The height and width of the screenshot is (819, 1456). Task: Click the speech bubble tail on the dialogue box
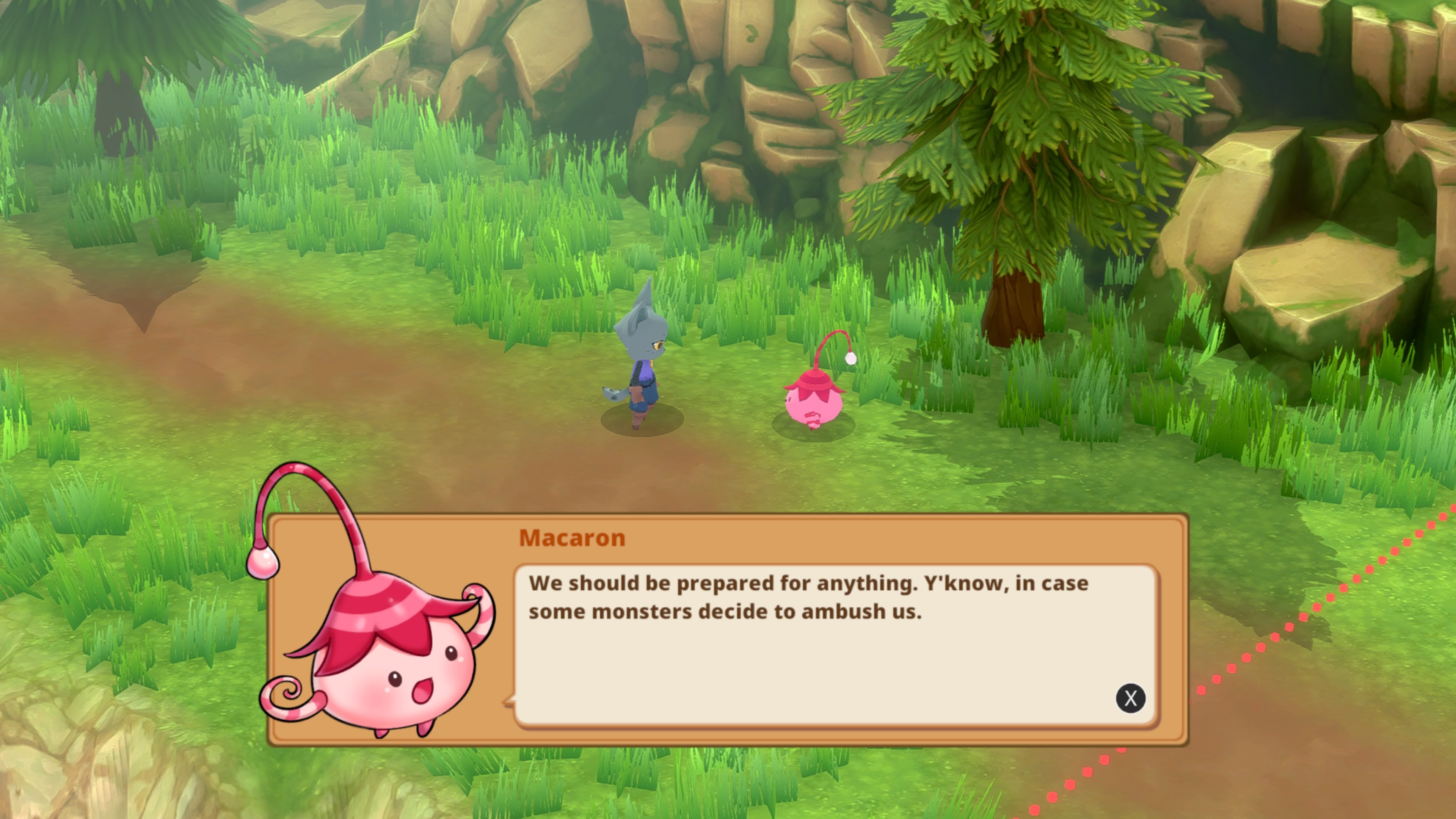pyautogui.click(x=509, y=701)
